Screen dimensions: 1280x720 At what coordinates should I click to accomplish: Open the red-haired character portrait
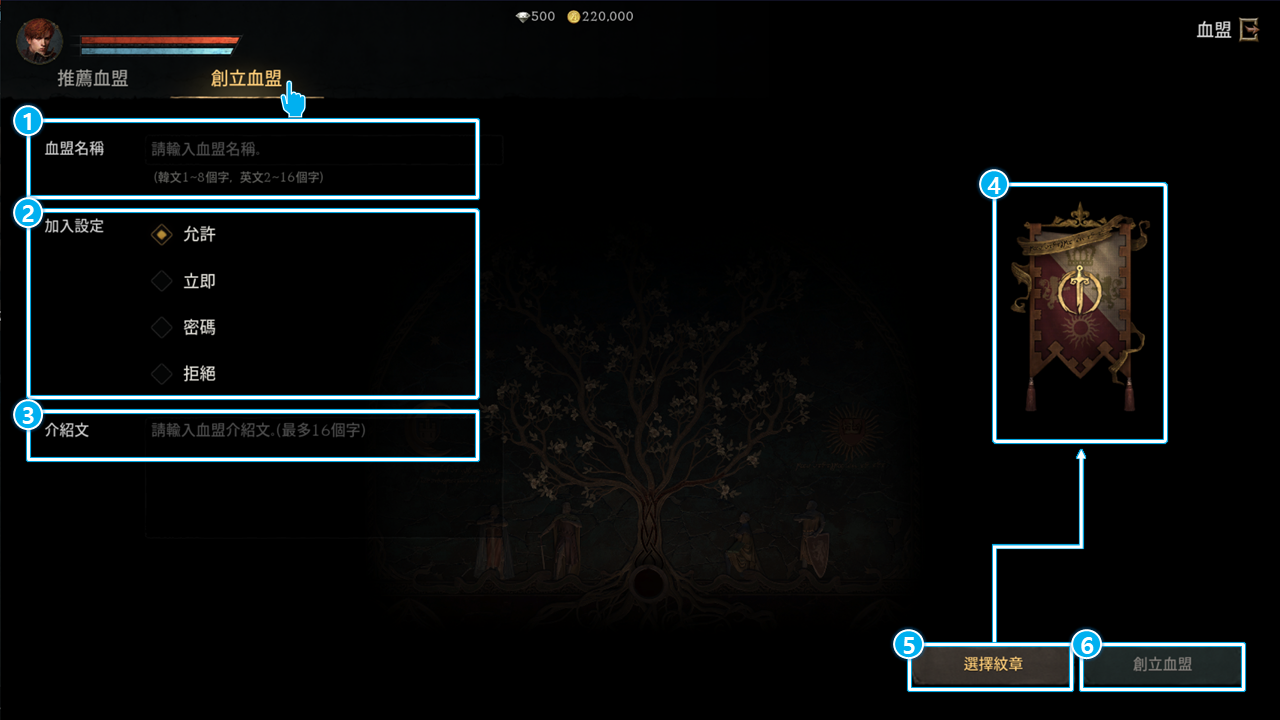(x=40, y=41)
